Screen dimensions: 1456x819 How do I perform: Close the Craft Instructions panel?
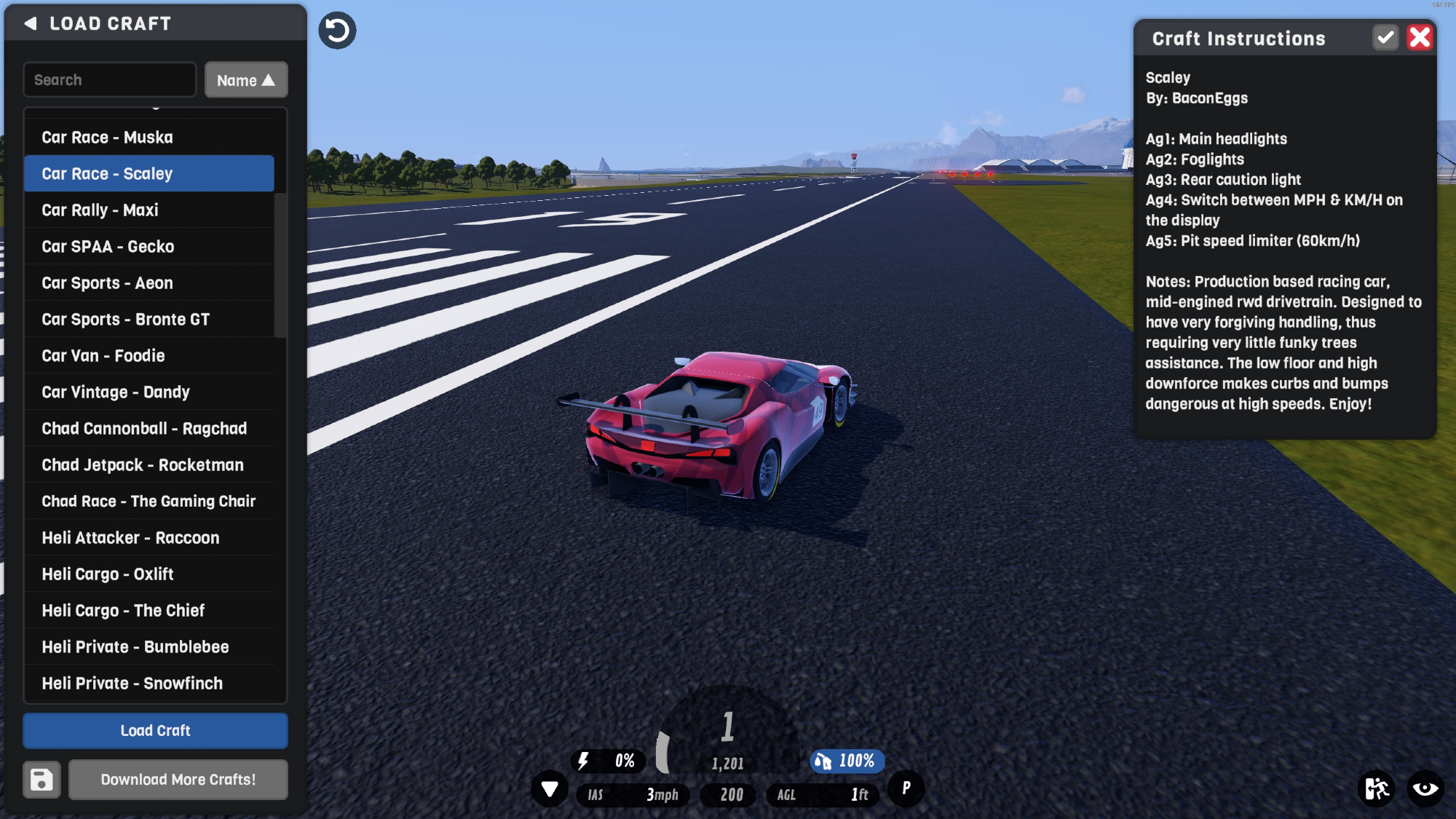click(x=1420, y=38)
